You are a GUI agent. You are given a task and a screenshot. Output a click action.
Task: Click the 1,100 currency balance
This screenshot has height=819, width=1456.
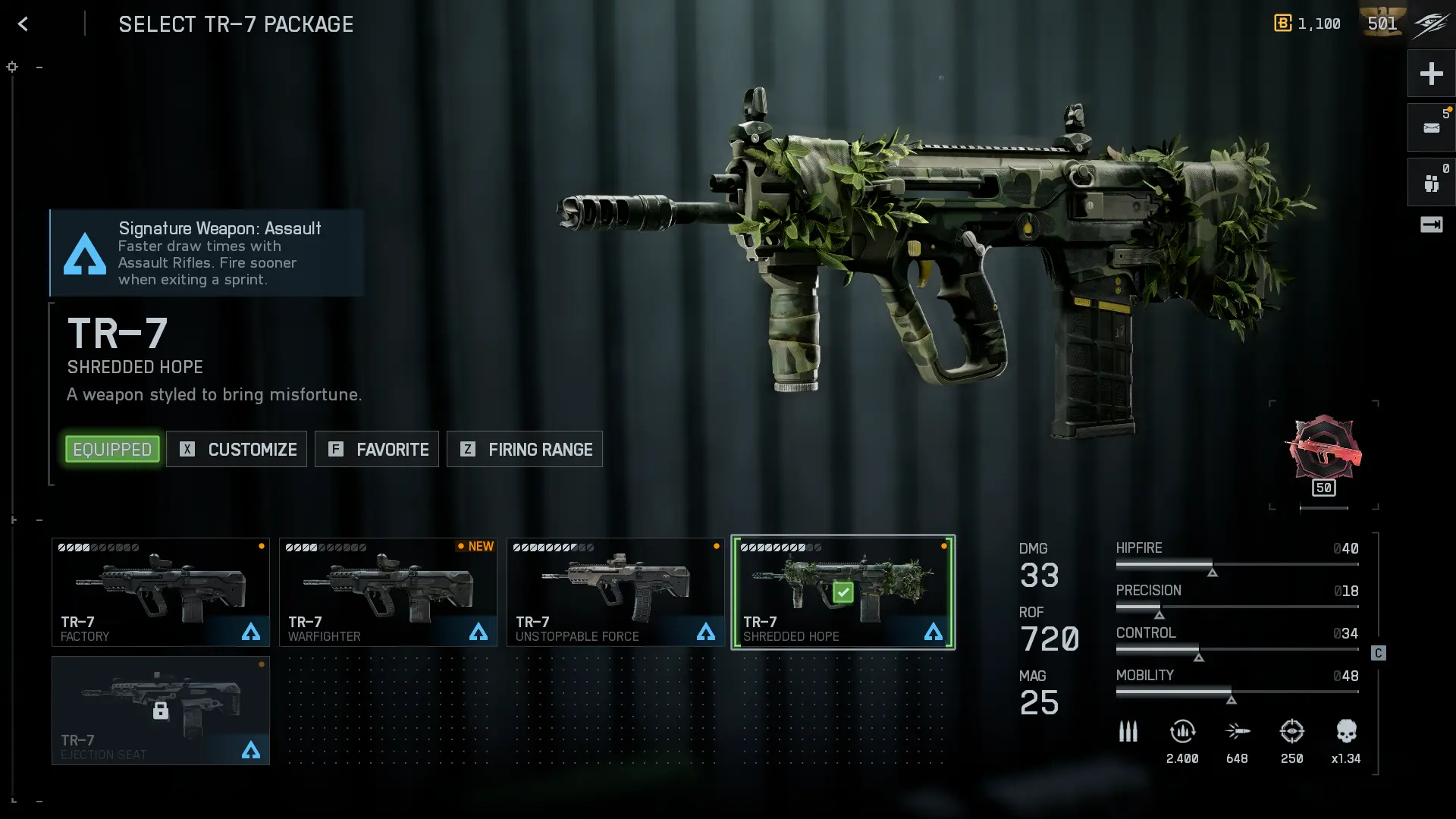(x=1307, y=24)
